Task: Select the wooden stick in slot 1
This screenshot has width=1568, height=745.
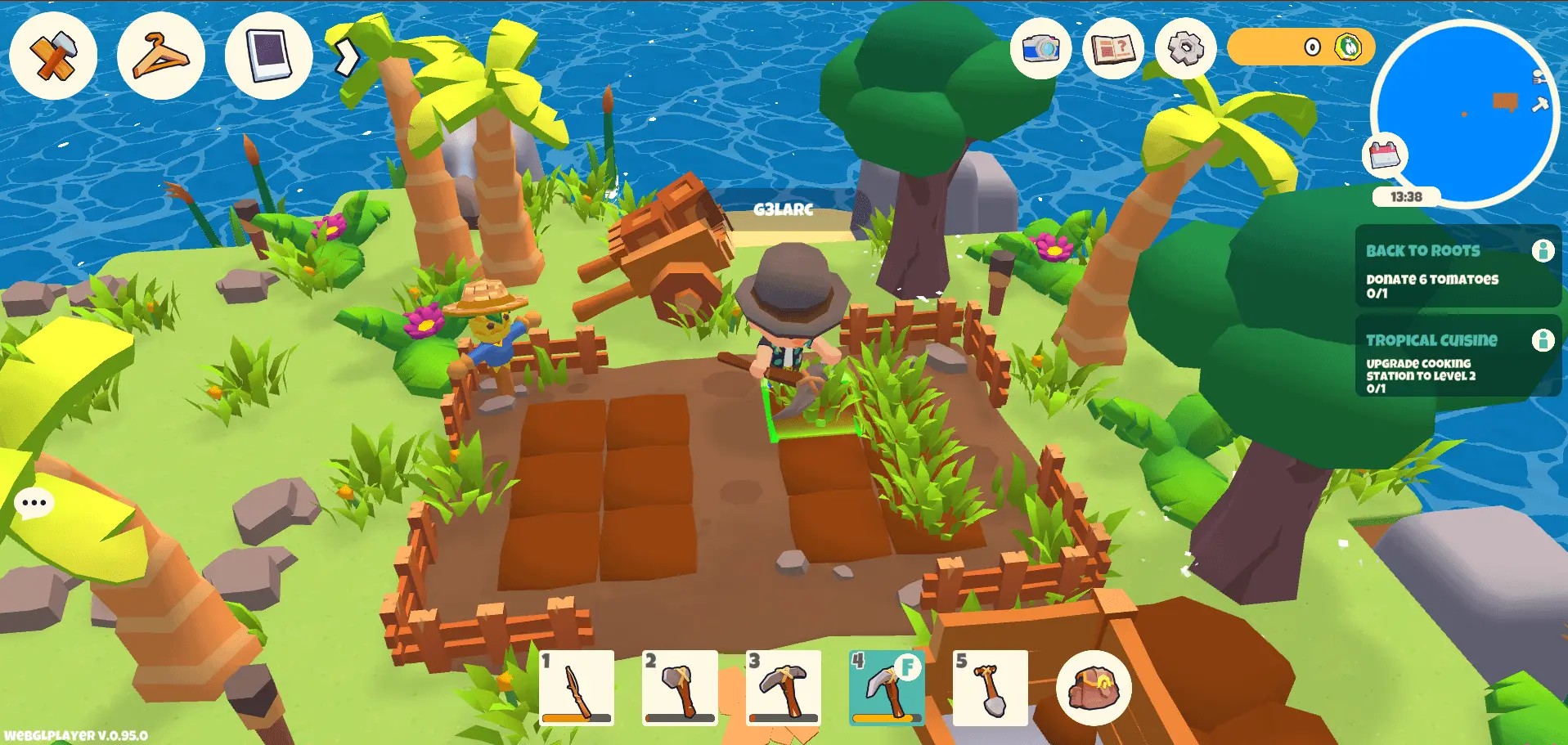Action: [577, 688]
